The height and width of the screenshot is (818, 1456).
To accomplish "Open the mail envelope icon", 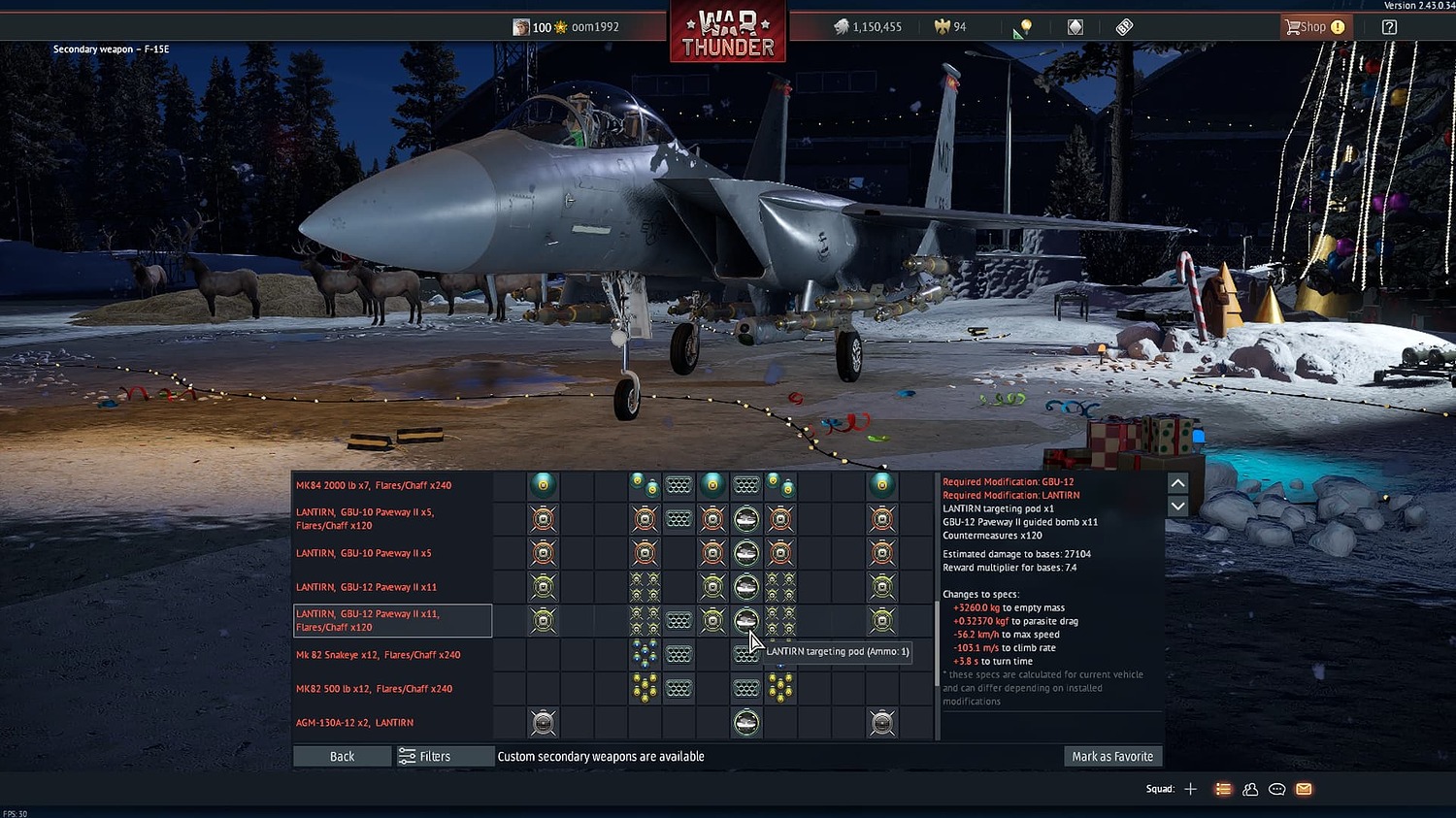I will tap(1304, 789).
